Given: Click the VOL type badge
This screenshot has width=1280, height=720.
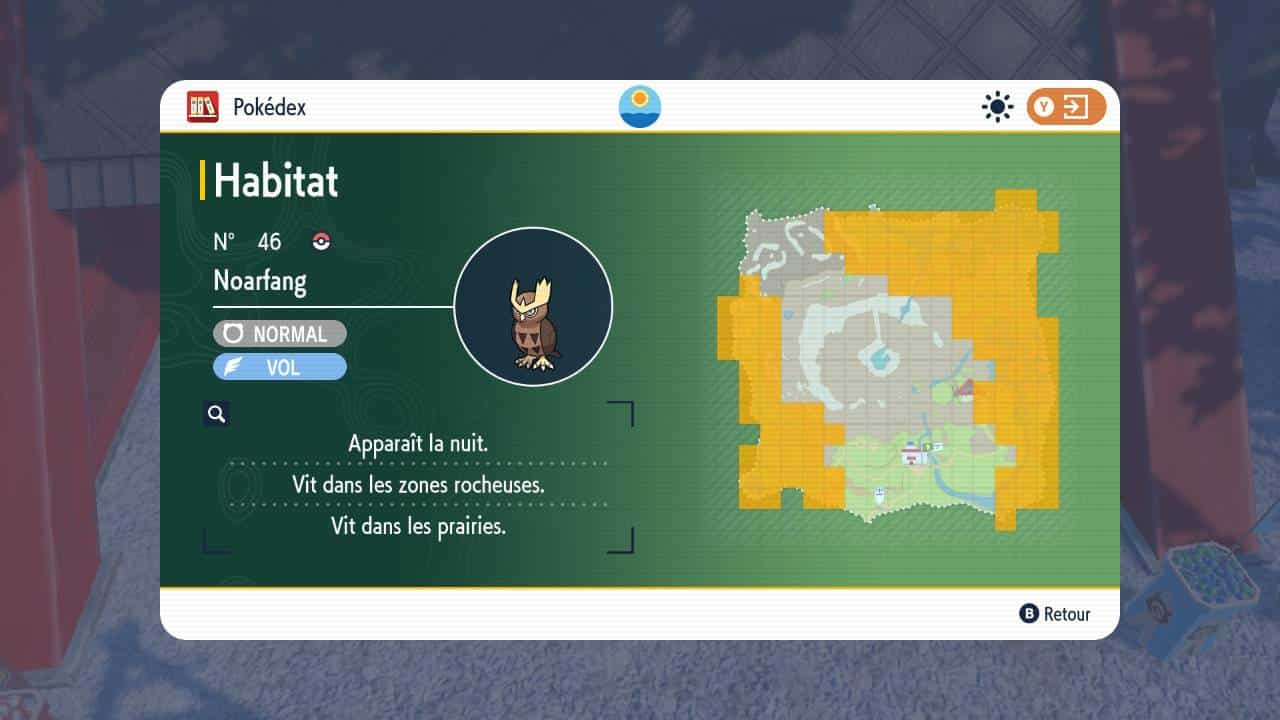Looking at the screenshot, I should 280,367.
